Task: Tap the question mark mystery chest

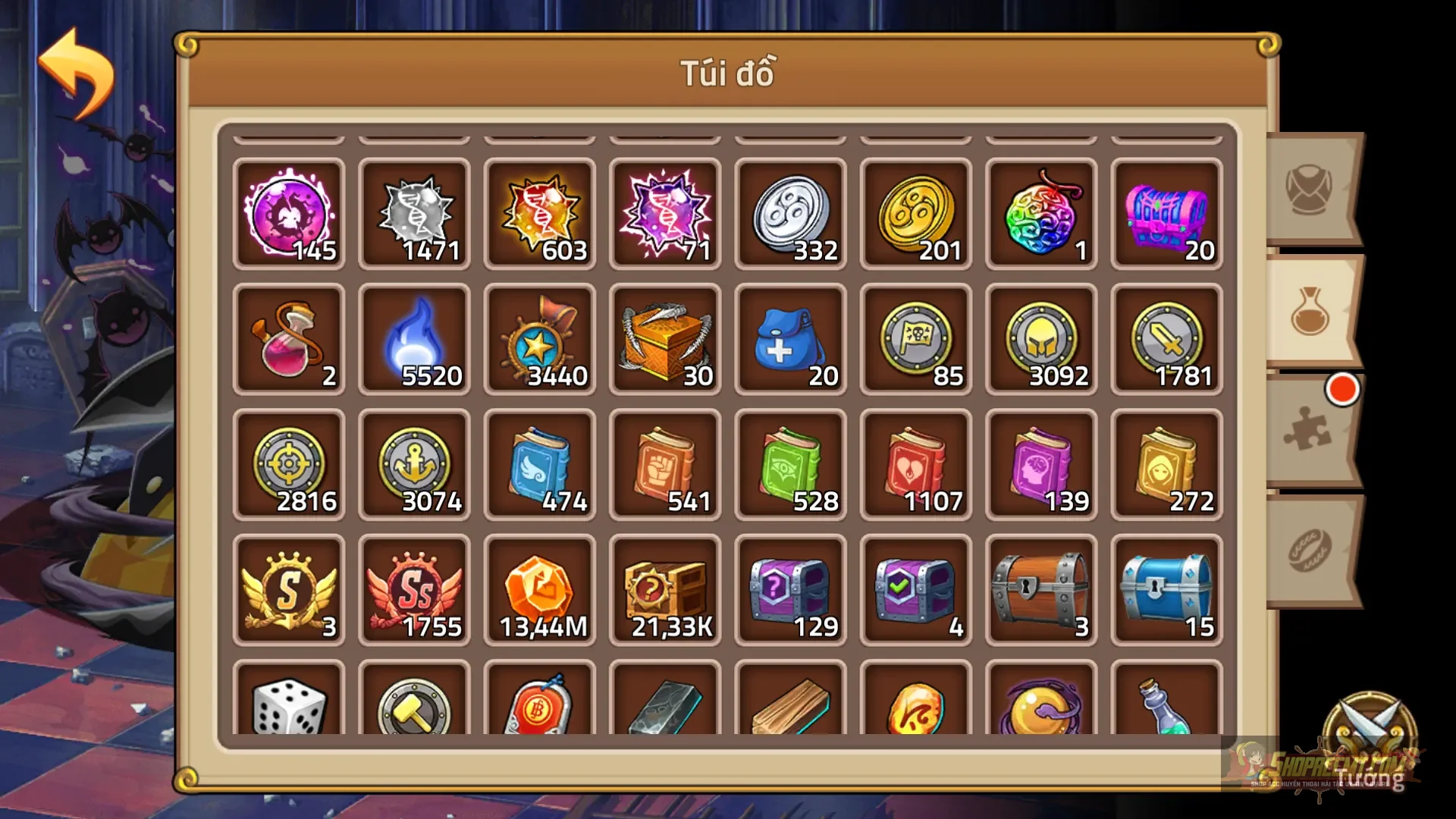Action: pos(665,590)
